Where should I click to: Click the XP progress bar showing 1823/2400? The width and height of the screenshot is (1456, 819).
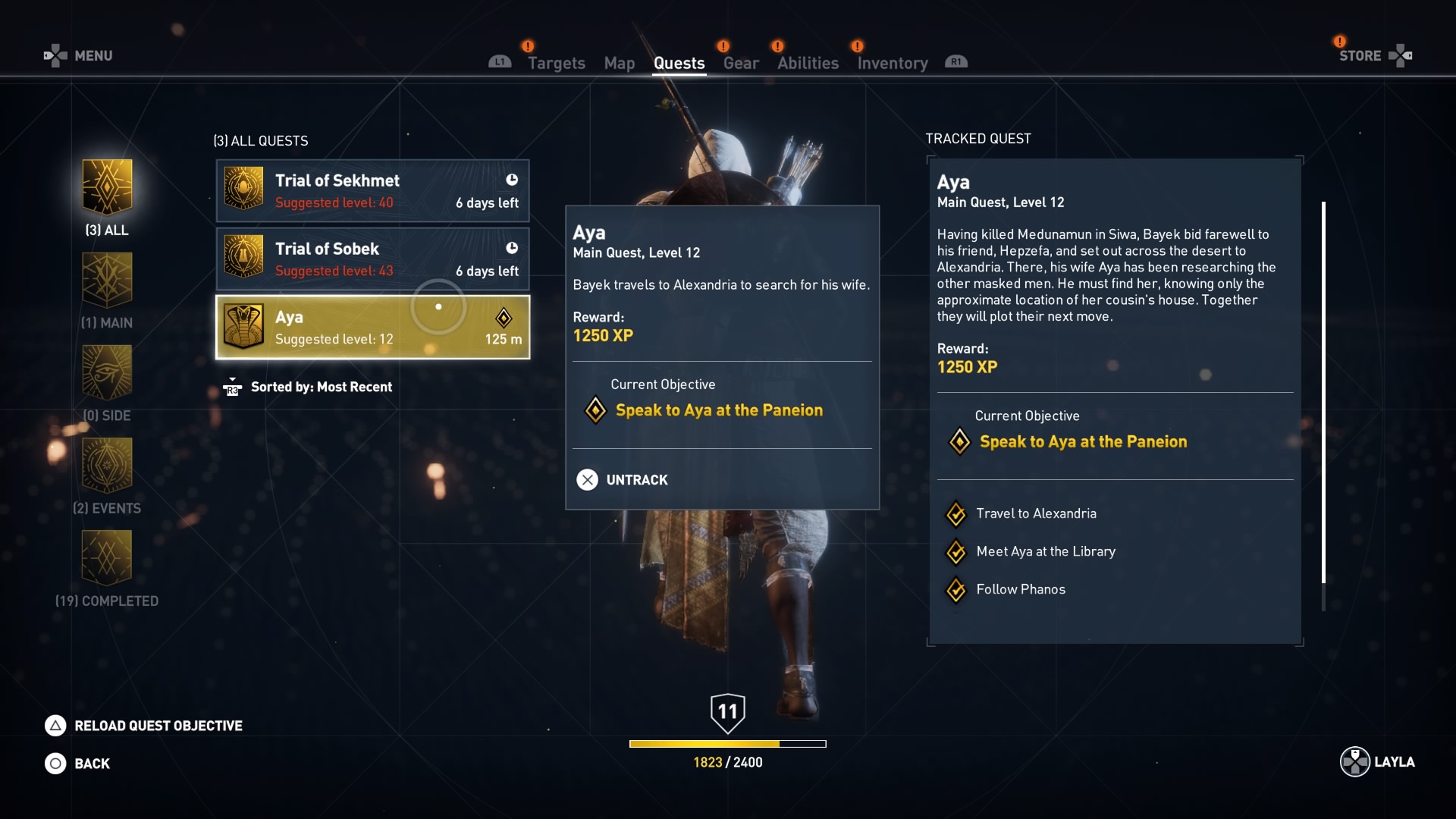(x=728, y=745)
